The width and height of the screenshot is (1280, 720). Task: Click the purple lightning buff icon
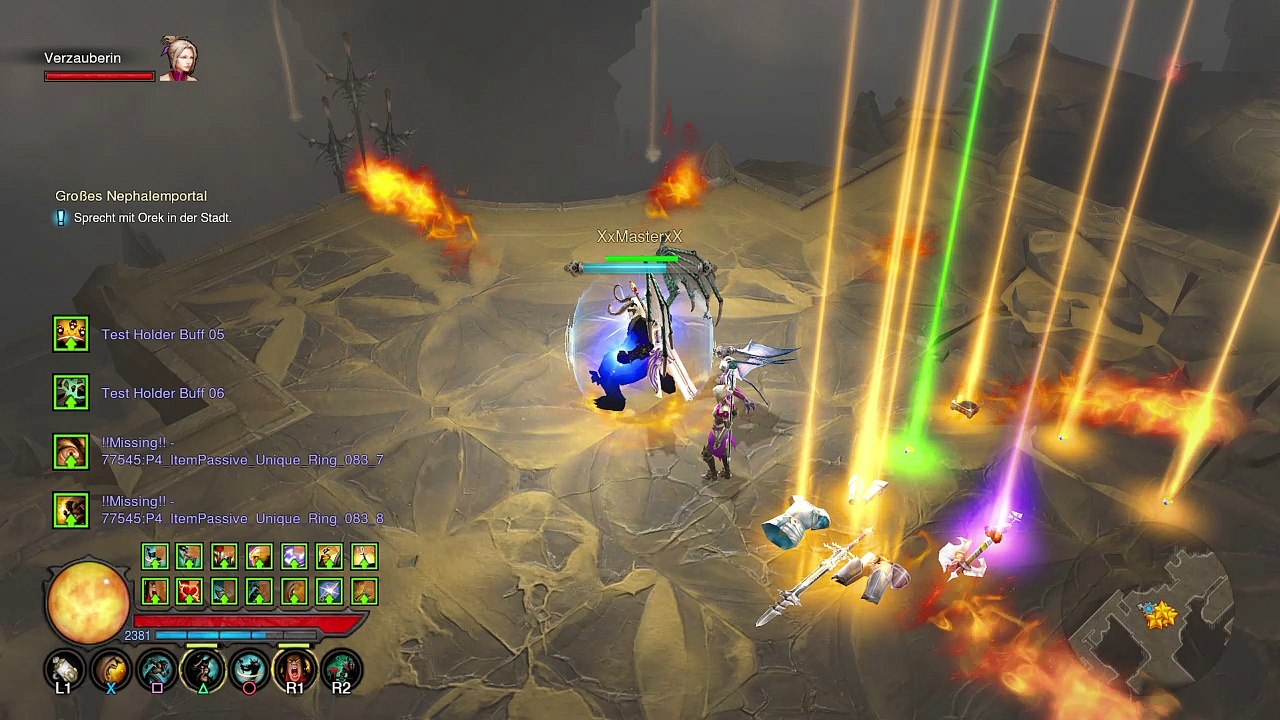point(294,557)
